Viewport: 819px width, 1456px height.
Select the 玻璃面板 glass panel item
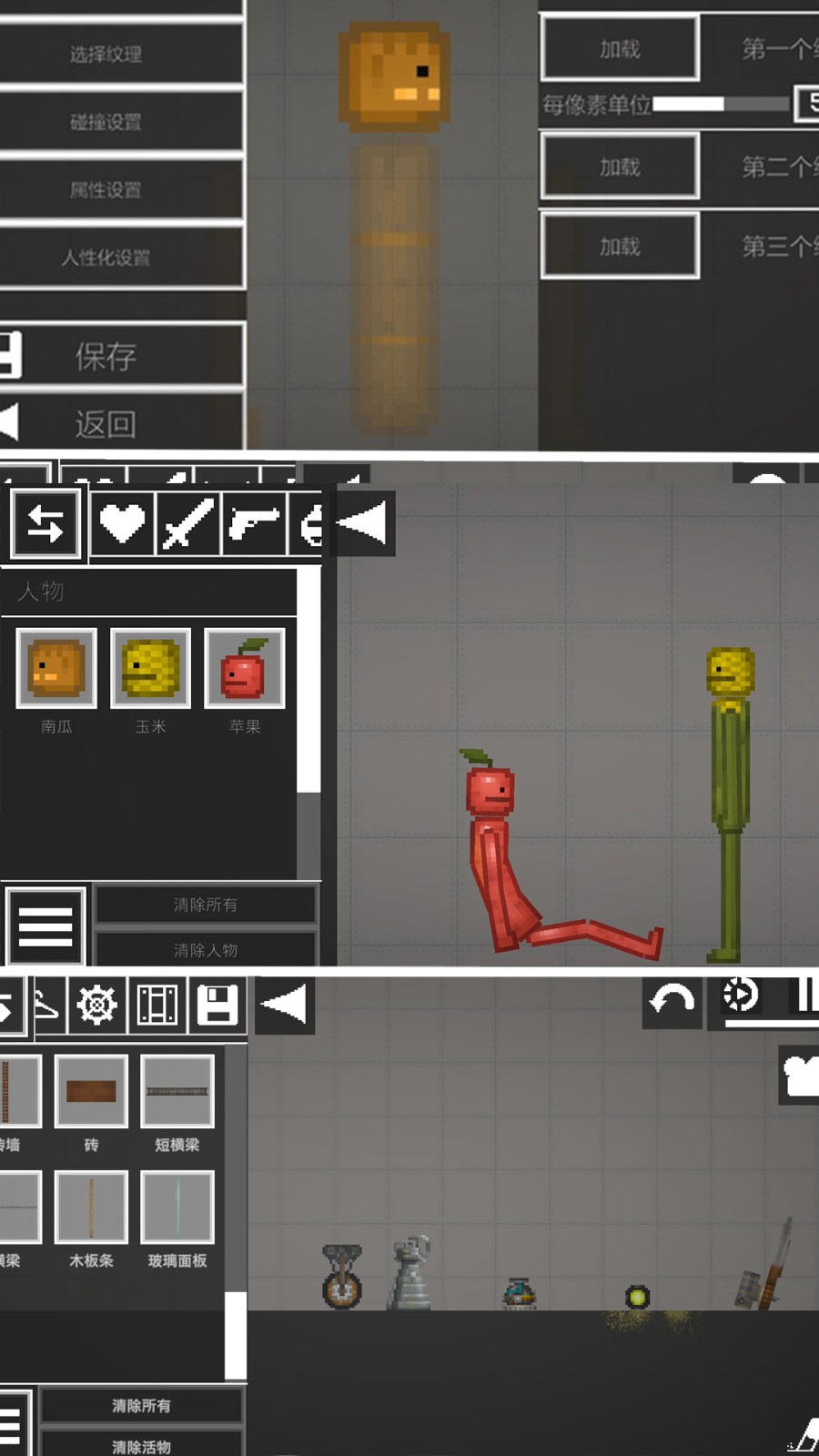coord(177,1208)
